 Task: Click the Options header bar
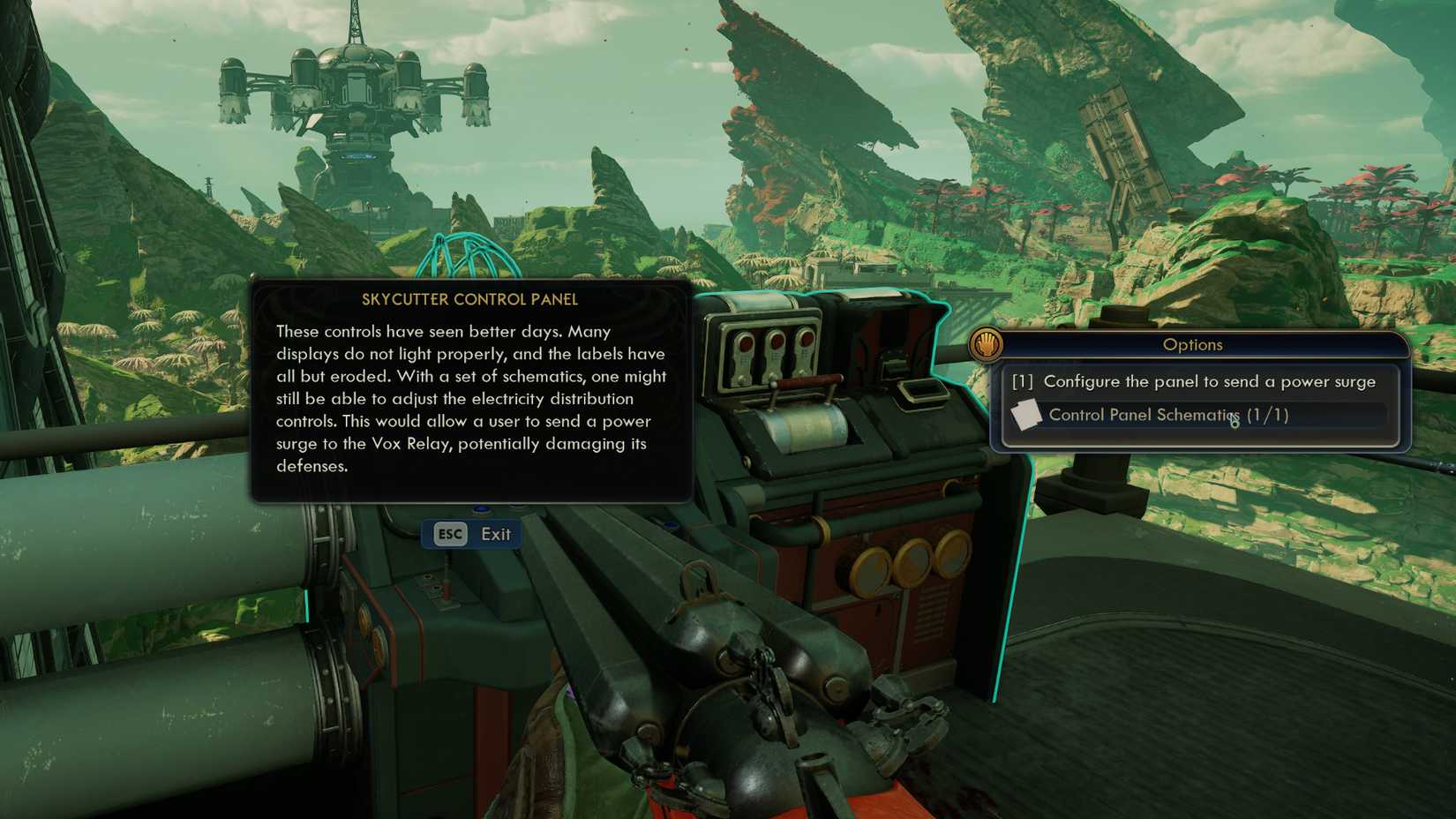click(x=1193, y=345)
